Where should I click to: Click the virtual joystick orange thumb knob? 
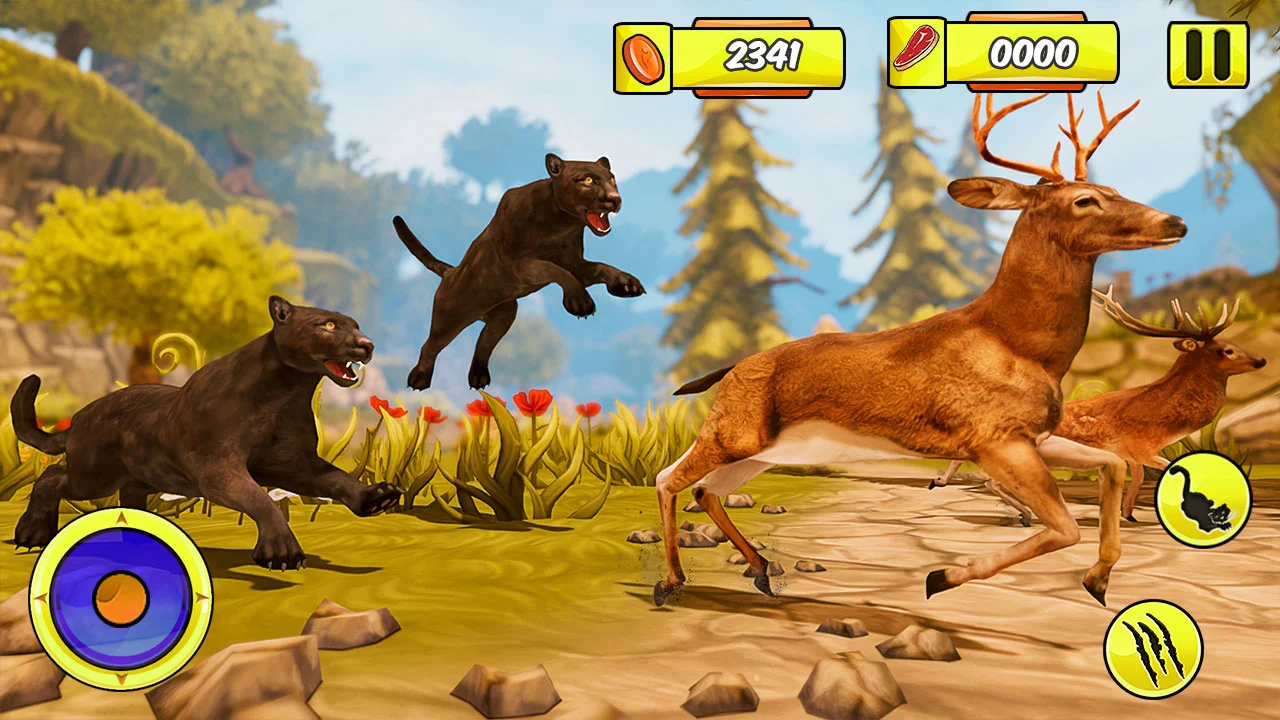pyautogui.click(x=121, y=600)
